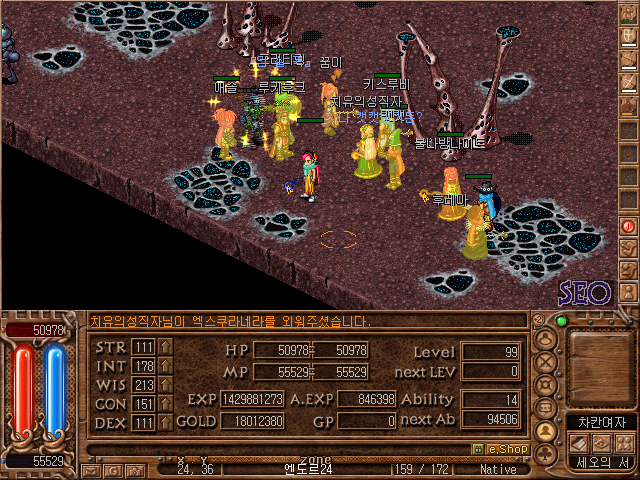Increase INT using the up arrow
The height and width of the screenshot is (480, 640).
(x=165, y=366)
